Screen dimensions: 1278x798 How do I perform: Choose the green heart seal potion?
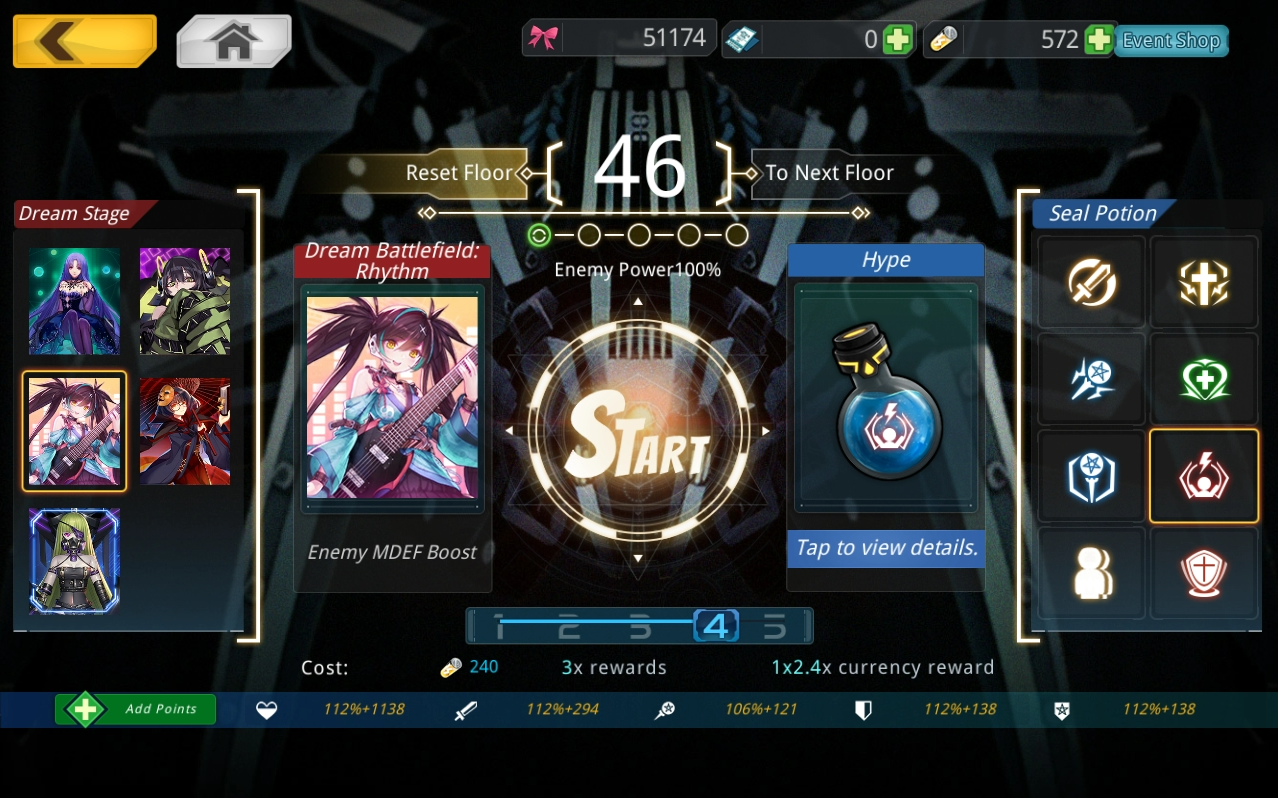(1203, 380)
